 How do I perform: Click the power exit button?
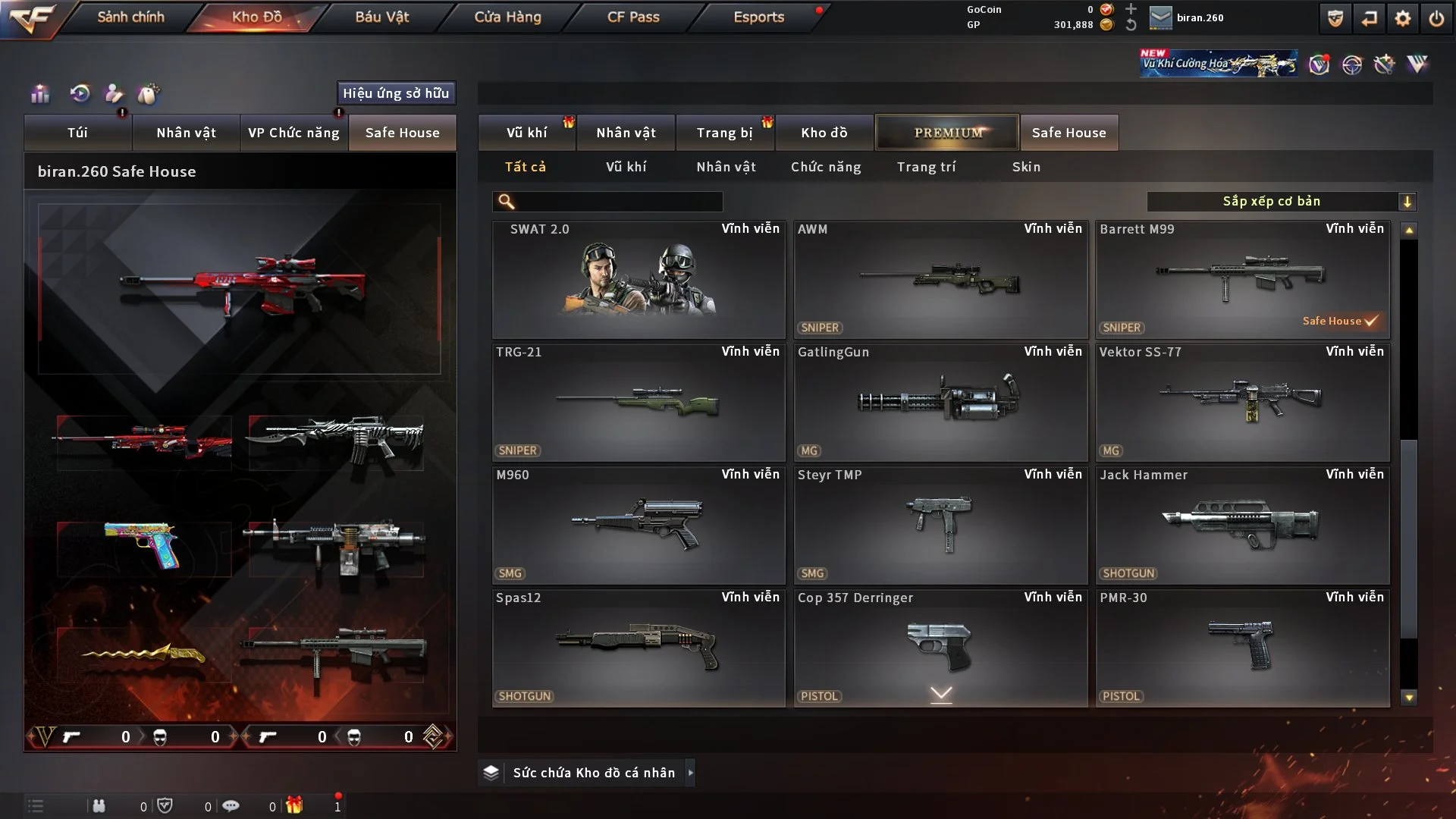(x=1436, y=18)
